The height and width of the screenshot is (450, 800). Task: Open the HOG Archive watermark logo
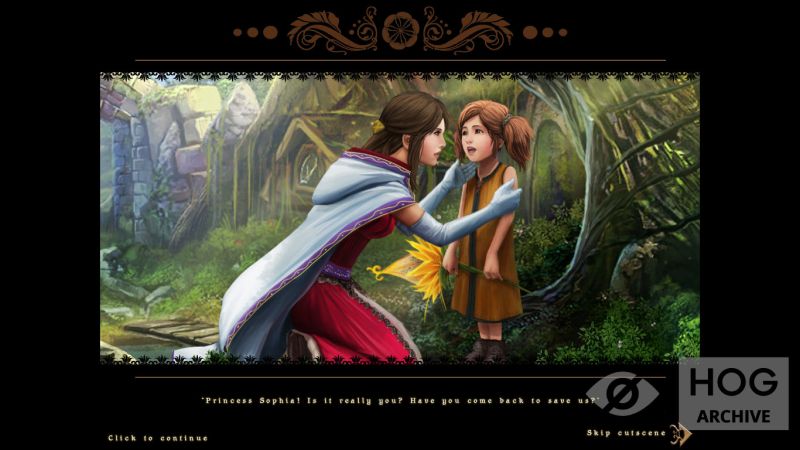[732, 393]
